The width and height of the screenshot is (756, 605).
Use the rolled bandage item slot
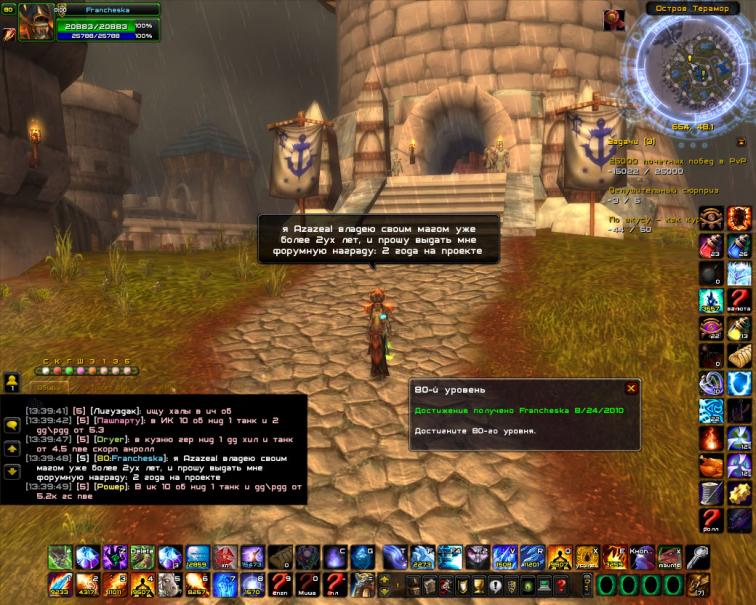(x=740, y=354)
